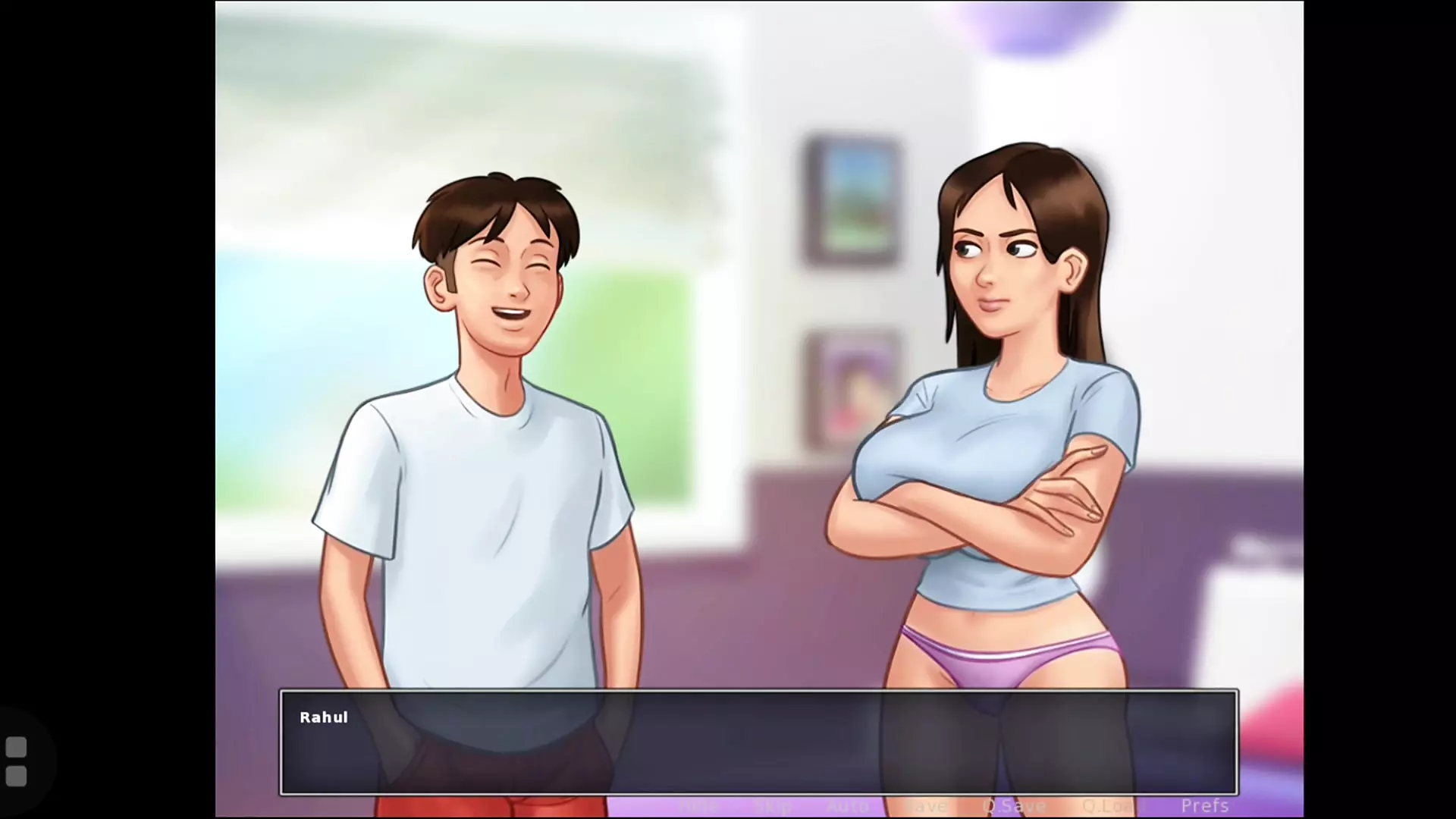1456x819 pixels.
Task: Click the Q.Save quick menu button
Action: (1014, 806)
